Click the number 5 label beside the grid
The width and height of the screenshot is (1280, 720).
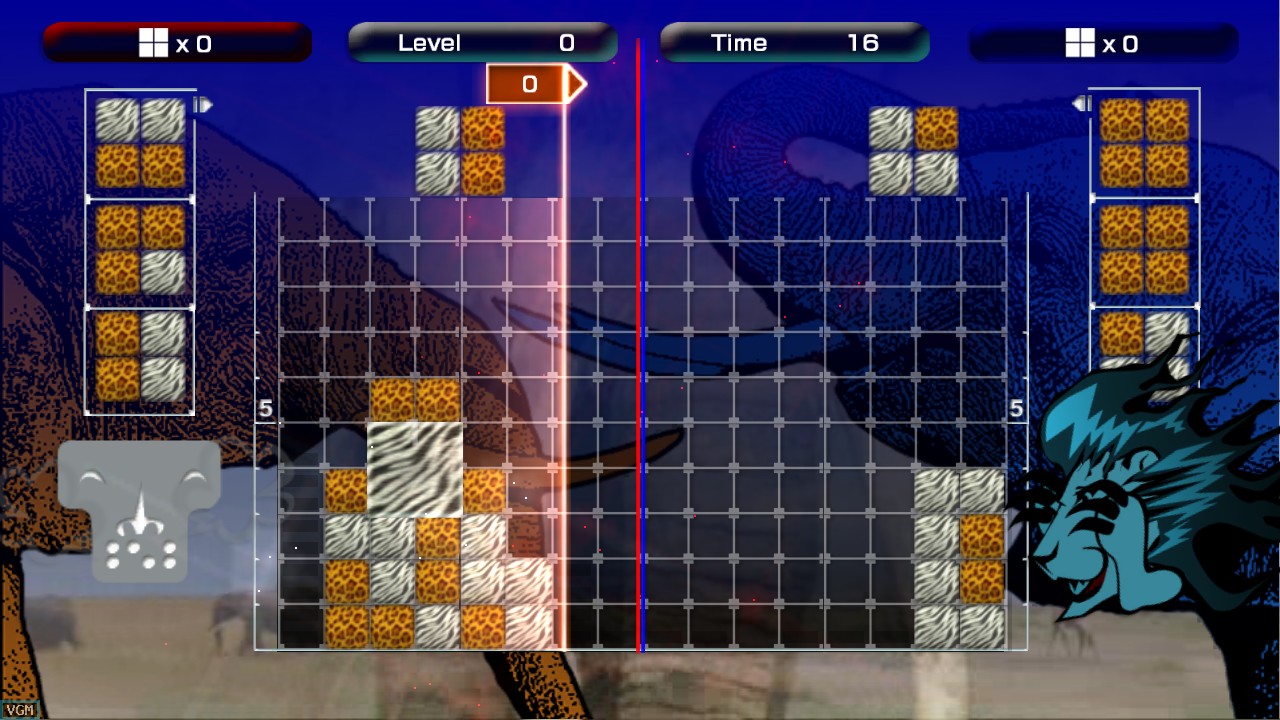264,406
